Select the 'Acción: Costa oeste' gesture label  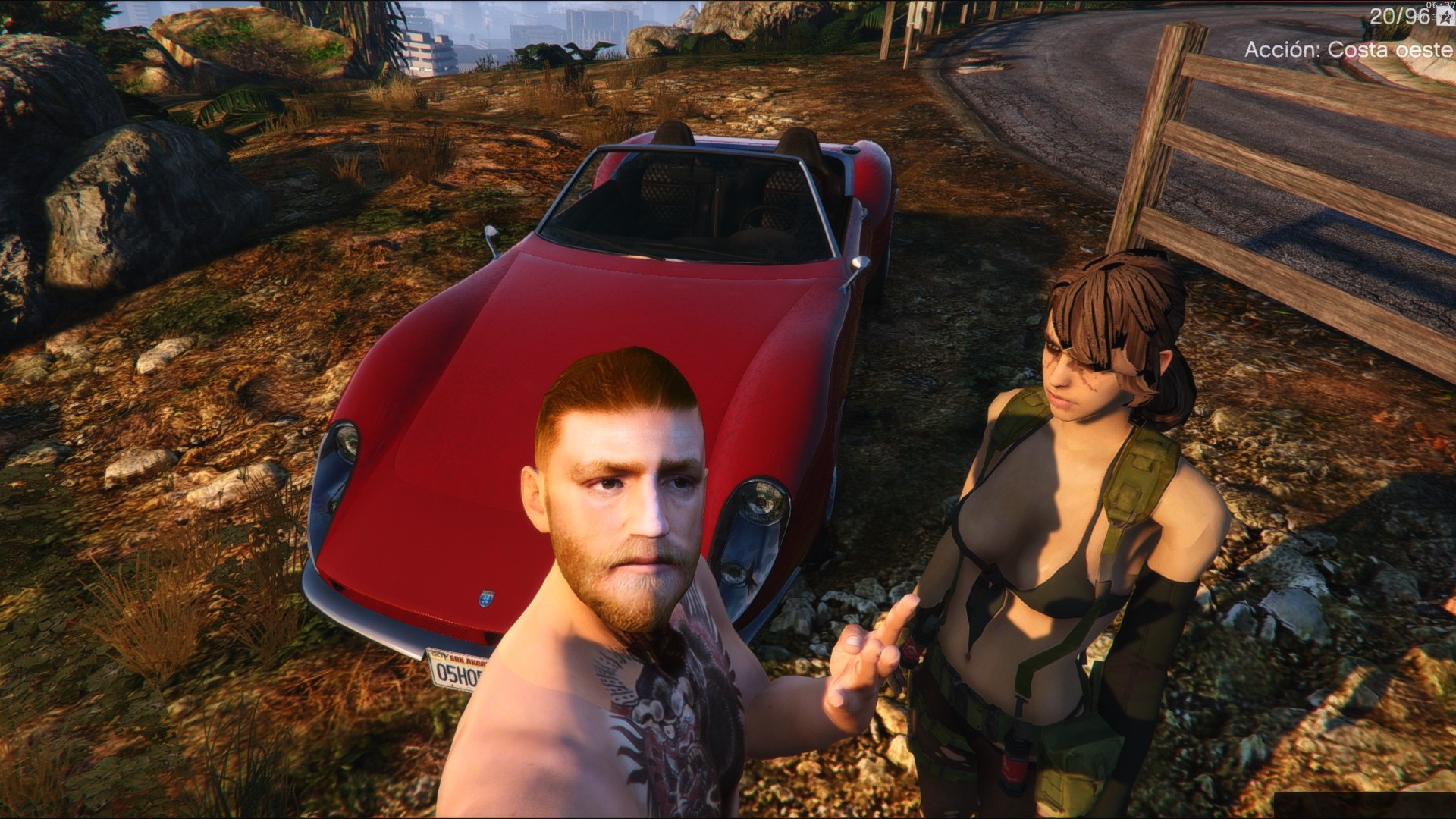(1349, 50)
